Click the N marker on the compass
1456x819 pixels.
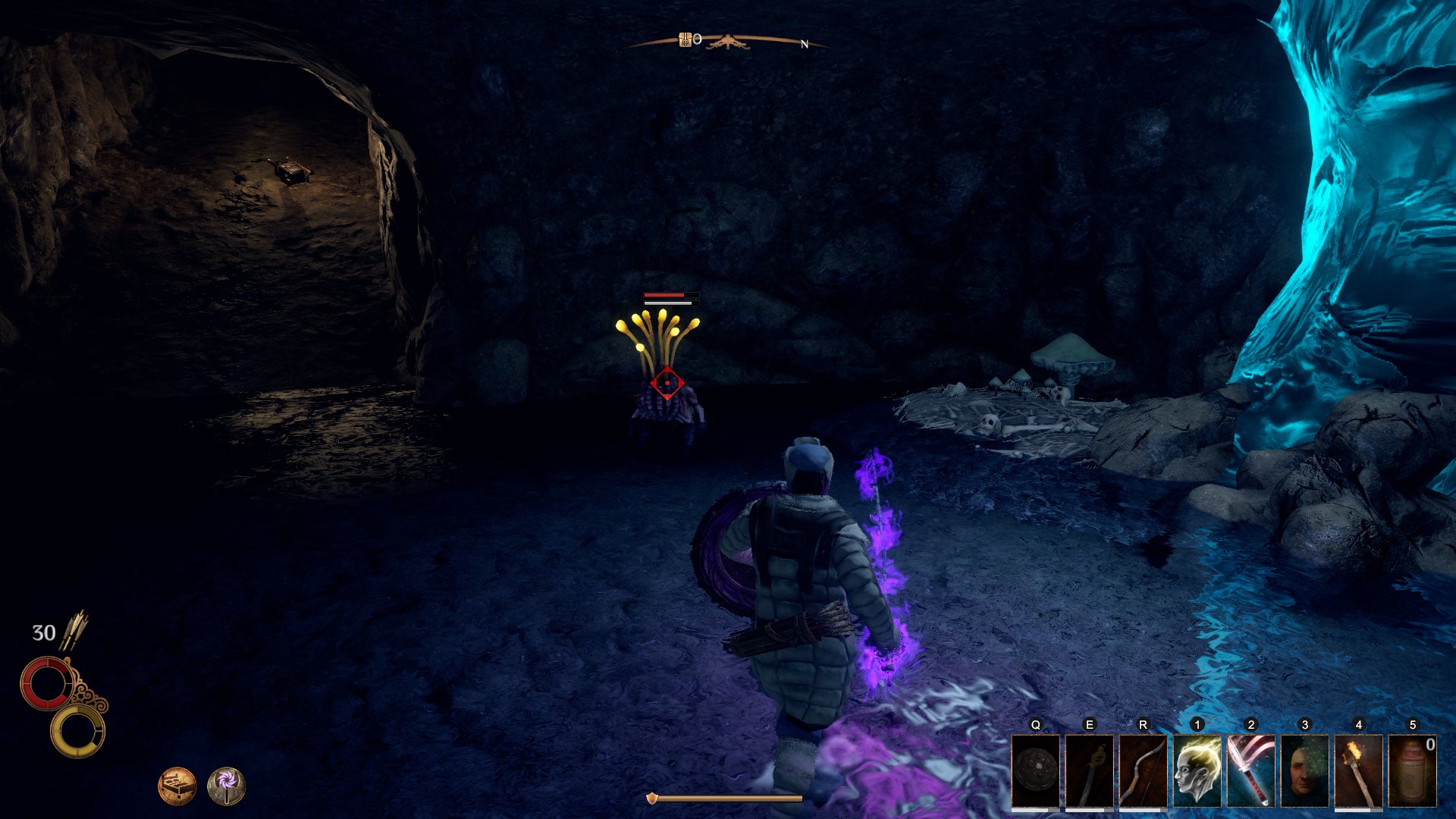(805, 44)
